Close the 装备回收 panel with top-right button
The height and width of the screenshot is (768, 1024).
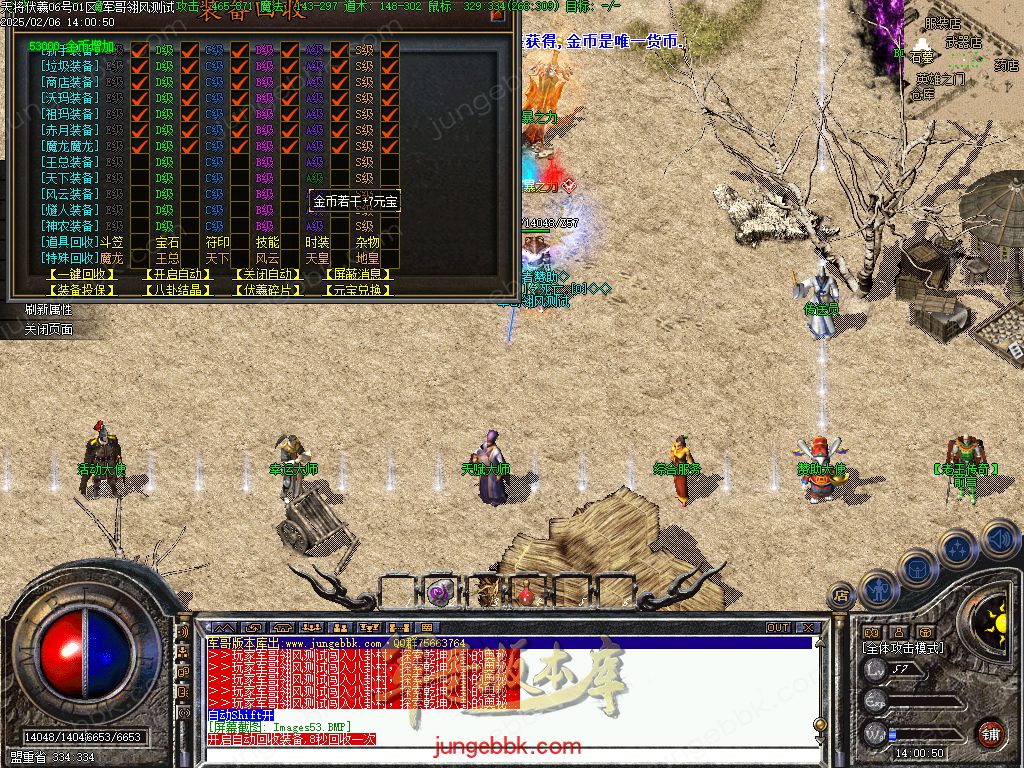click(498, 14)
